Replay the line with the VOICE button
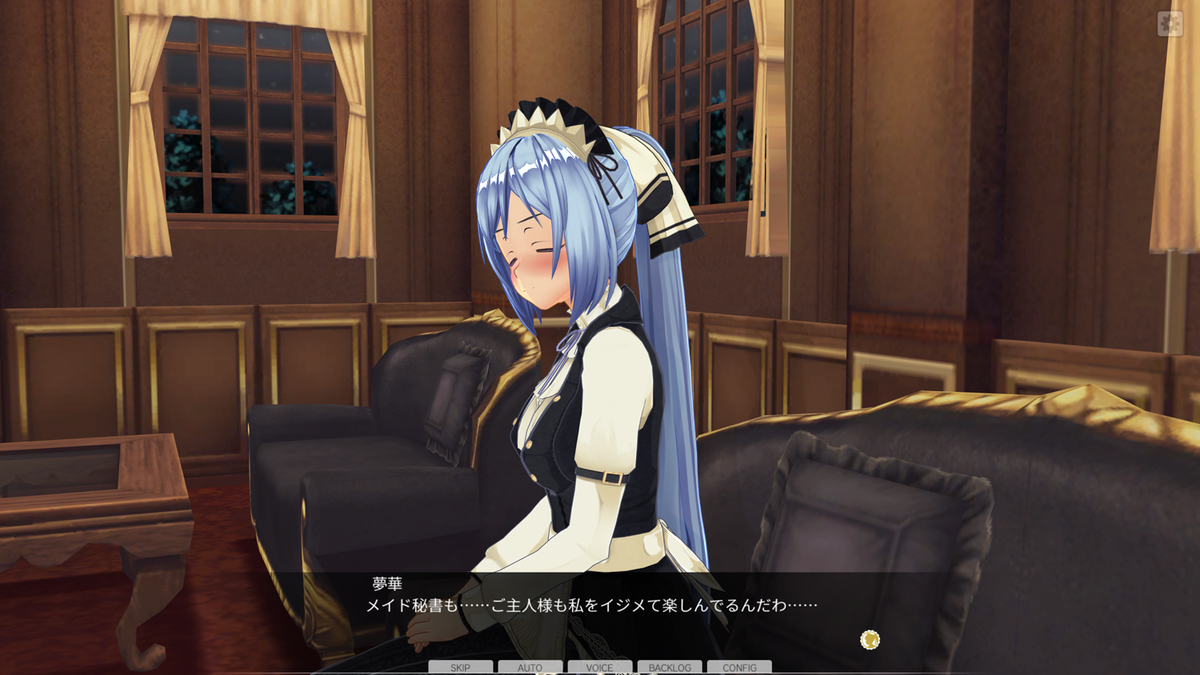The image size is (1200, 675). pyautogui.click(x=600, y=667)
